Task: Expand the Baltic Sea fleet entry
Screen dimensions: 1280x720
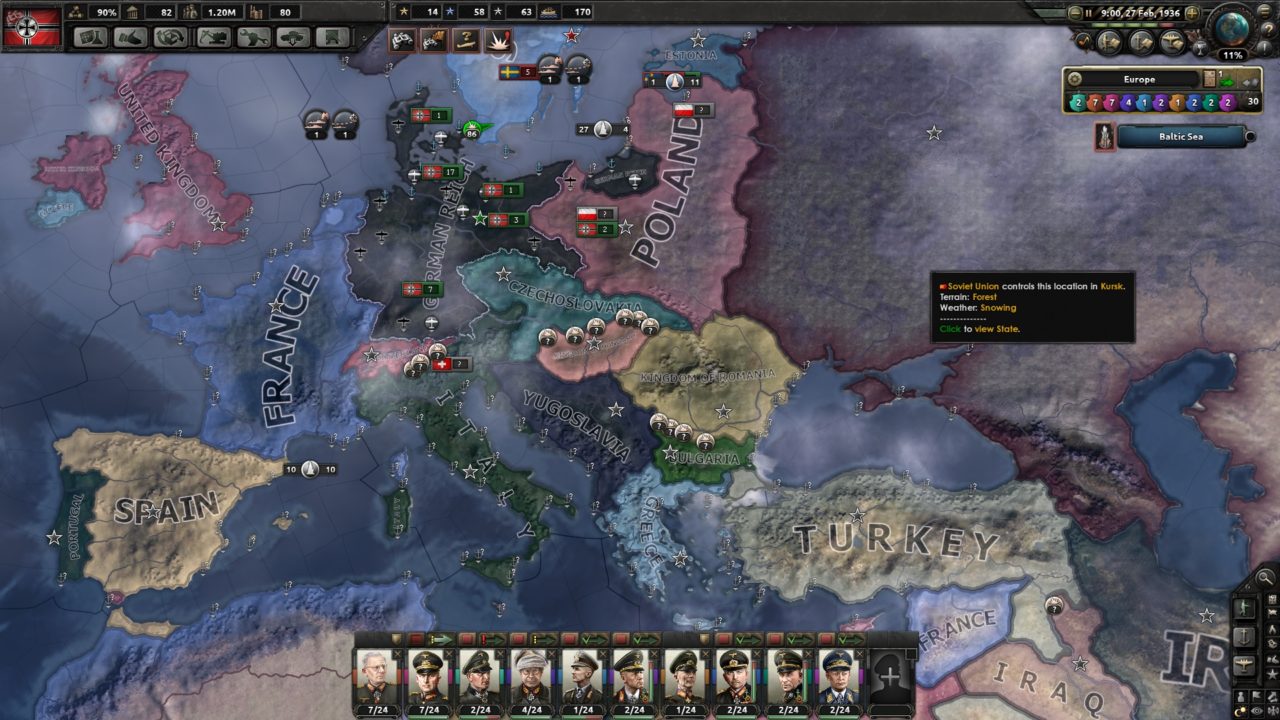Action: (x=1250, y=136)
